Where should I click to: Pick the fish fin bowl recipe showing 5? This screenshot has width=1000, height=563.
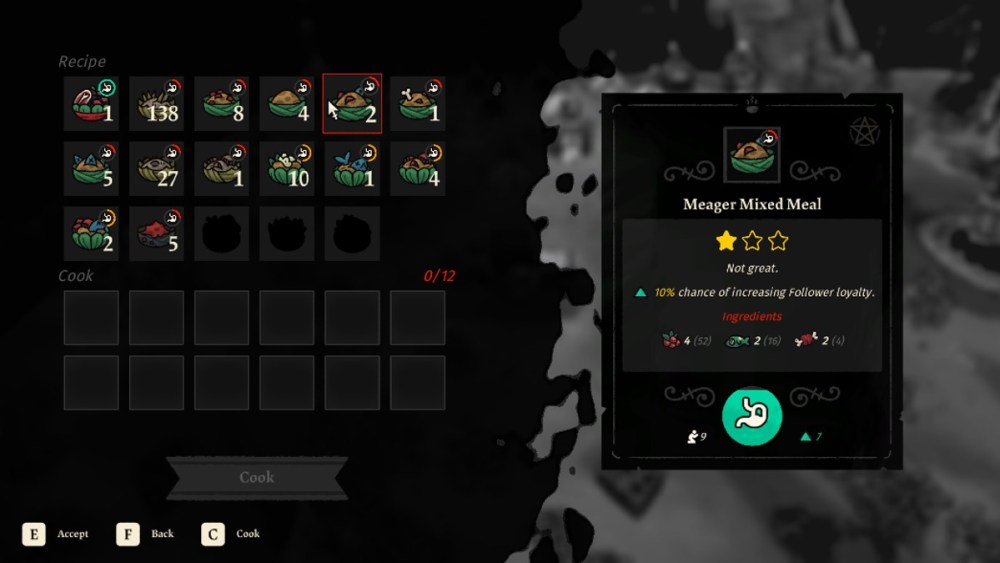click(x=91, y=168)
